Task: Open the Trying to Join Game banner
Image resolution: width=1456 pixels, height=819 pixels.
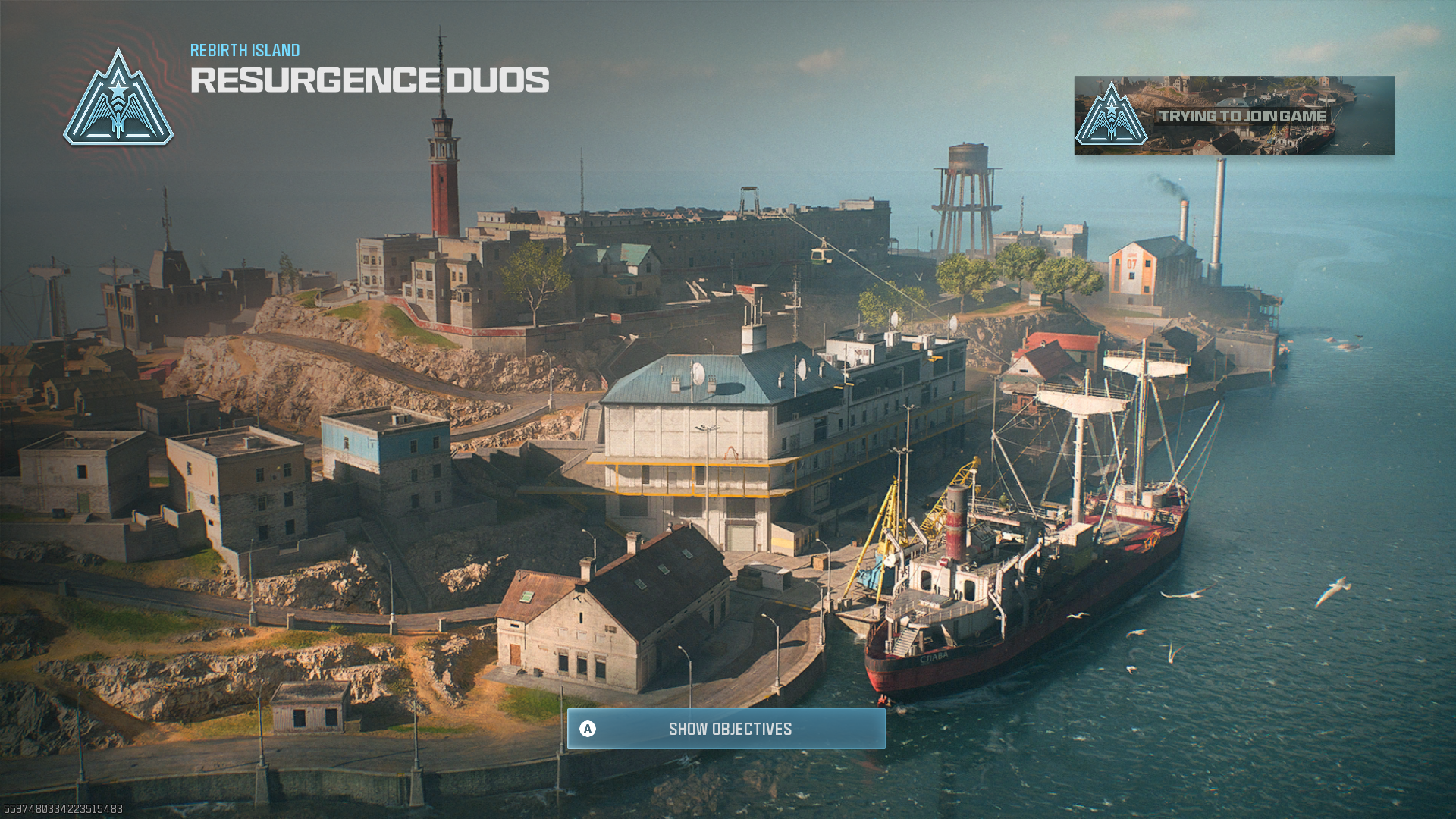Action: click(x=1233, y=115)
